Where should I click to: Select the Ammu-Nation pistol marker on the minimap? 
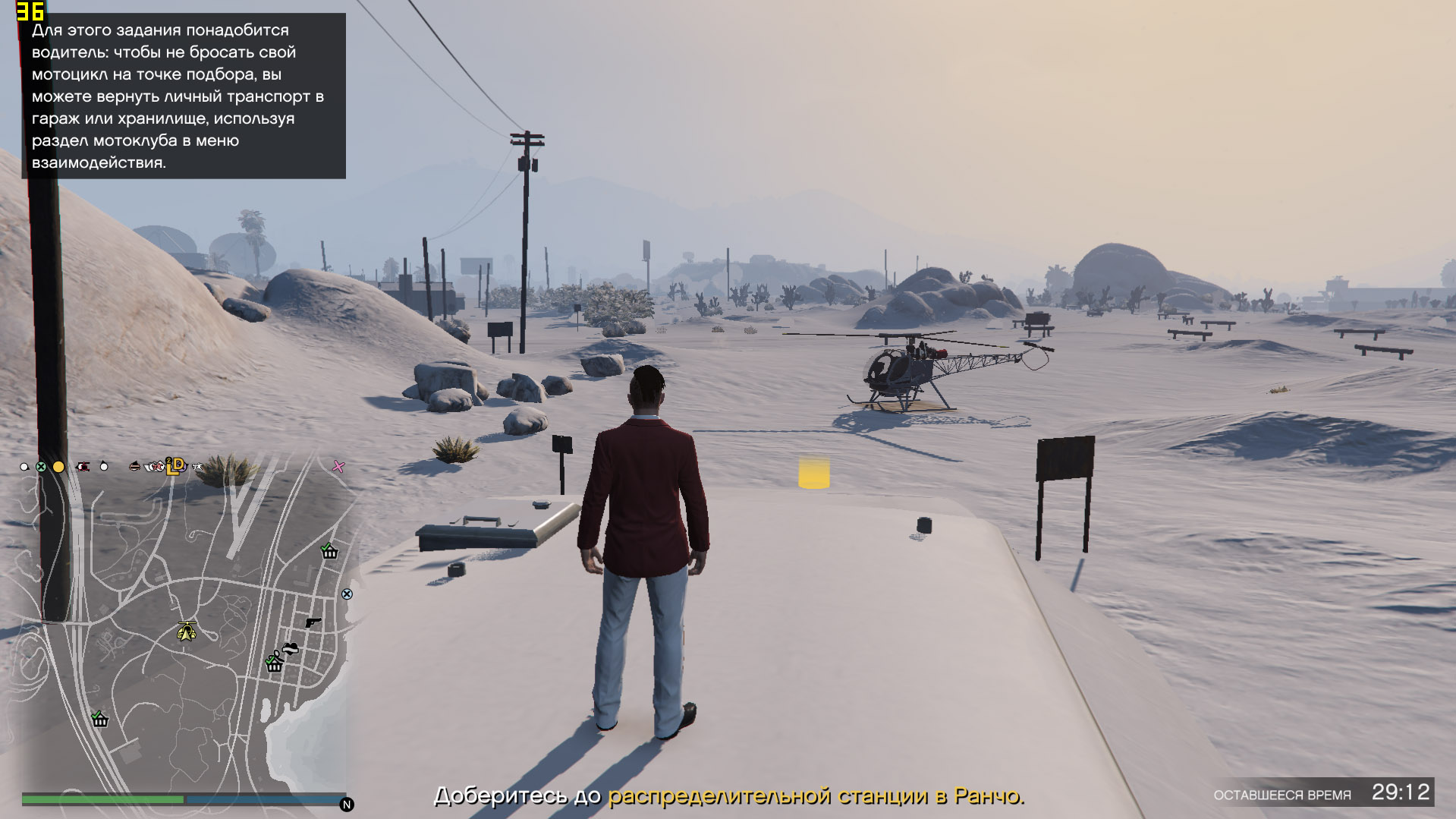pos(313,622)
